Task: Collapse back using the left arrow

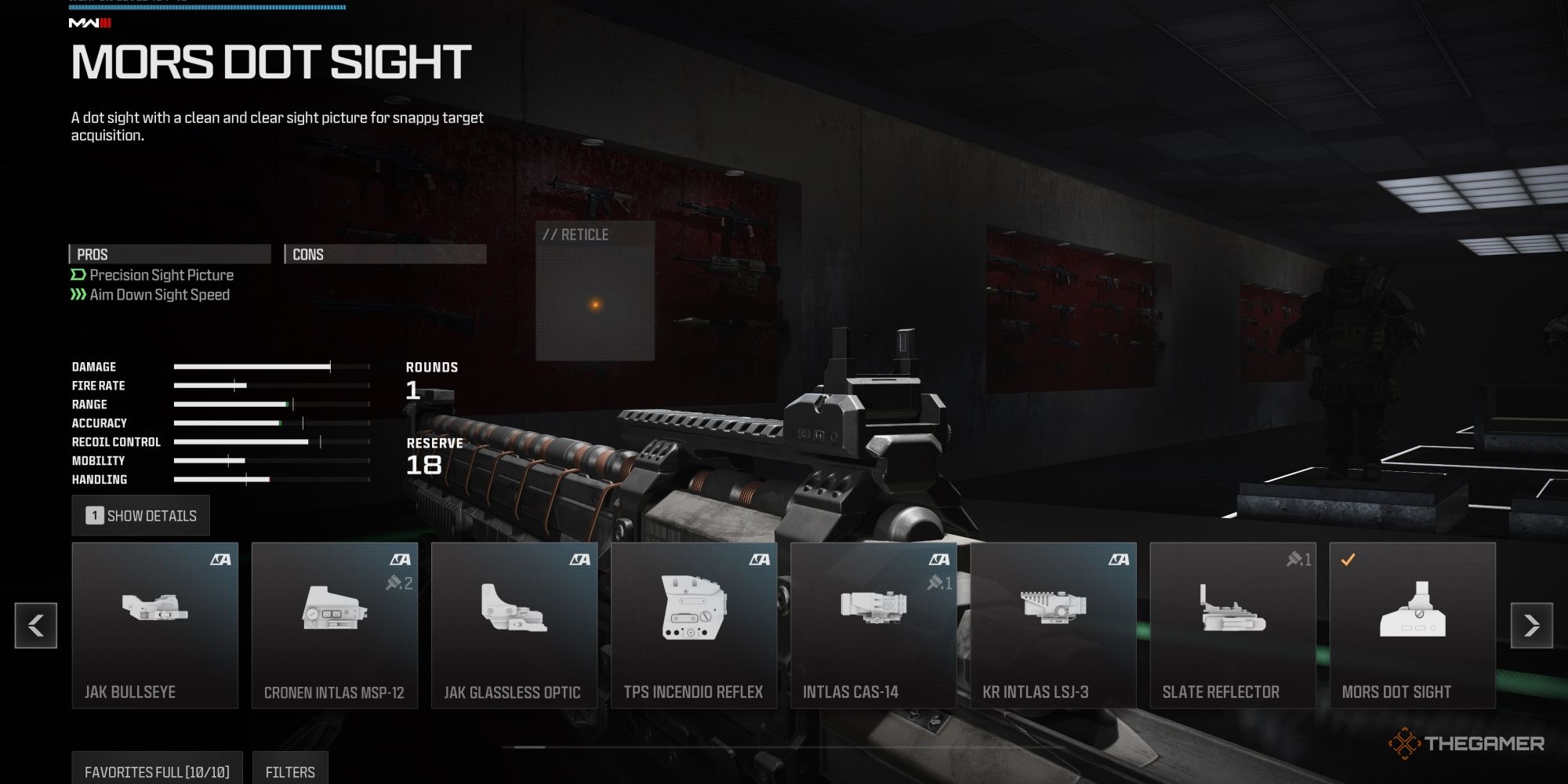Action: [37, 626]
